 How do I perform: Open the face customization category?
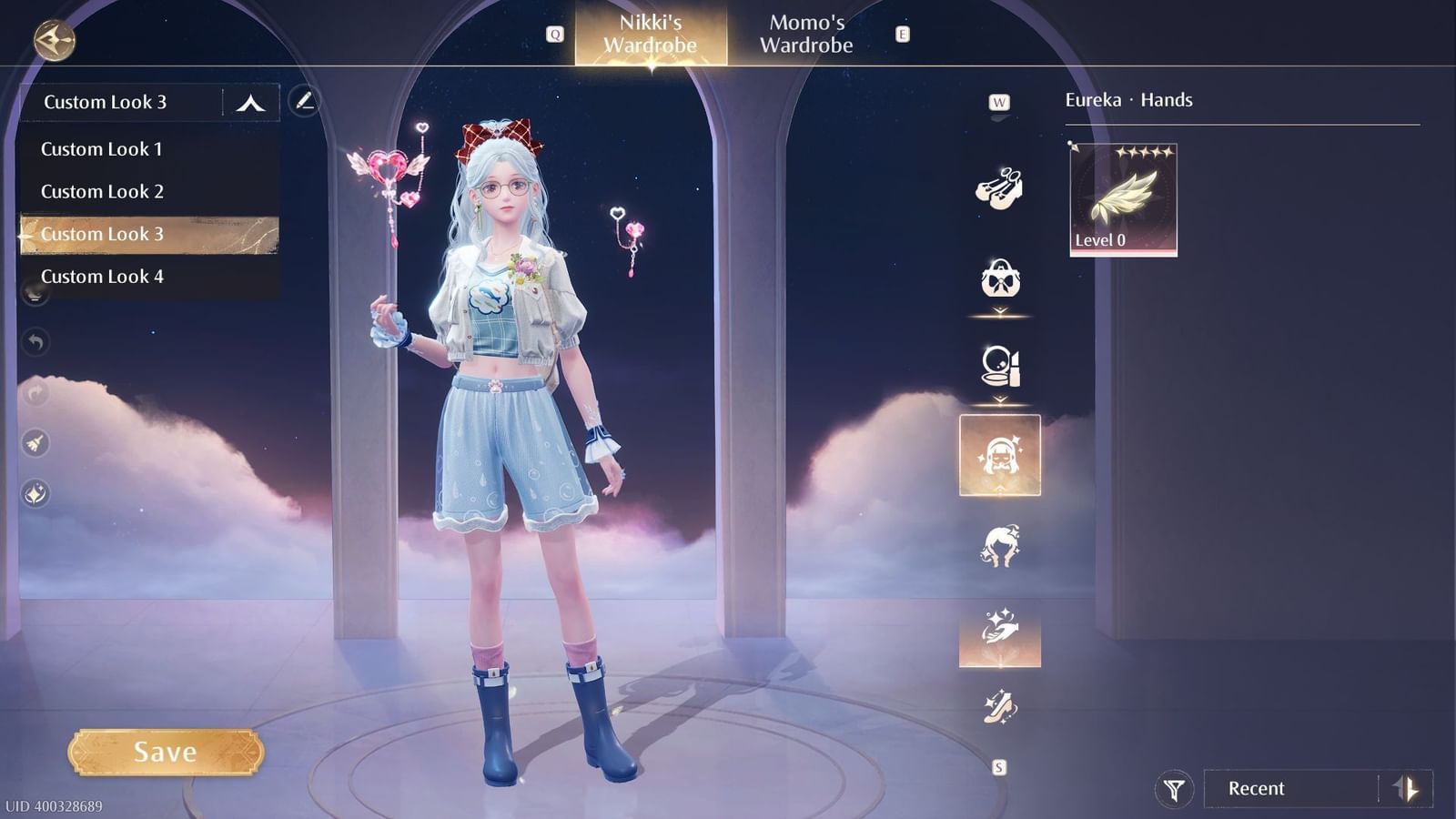(x=1001, y=455)
